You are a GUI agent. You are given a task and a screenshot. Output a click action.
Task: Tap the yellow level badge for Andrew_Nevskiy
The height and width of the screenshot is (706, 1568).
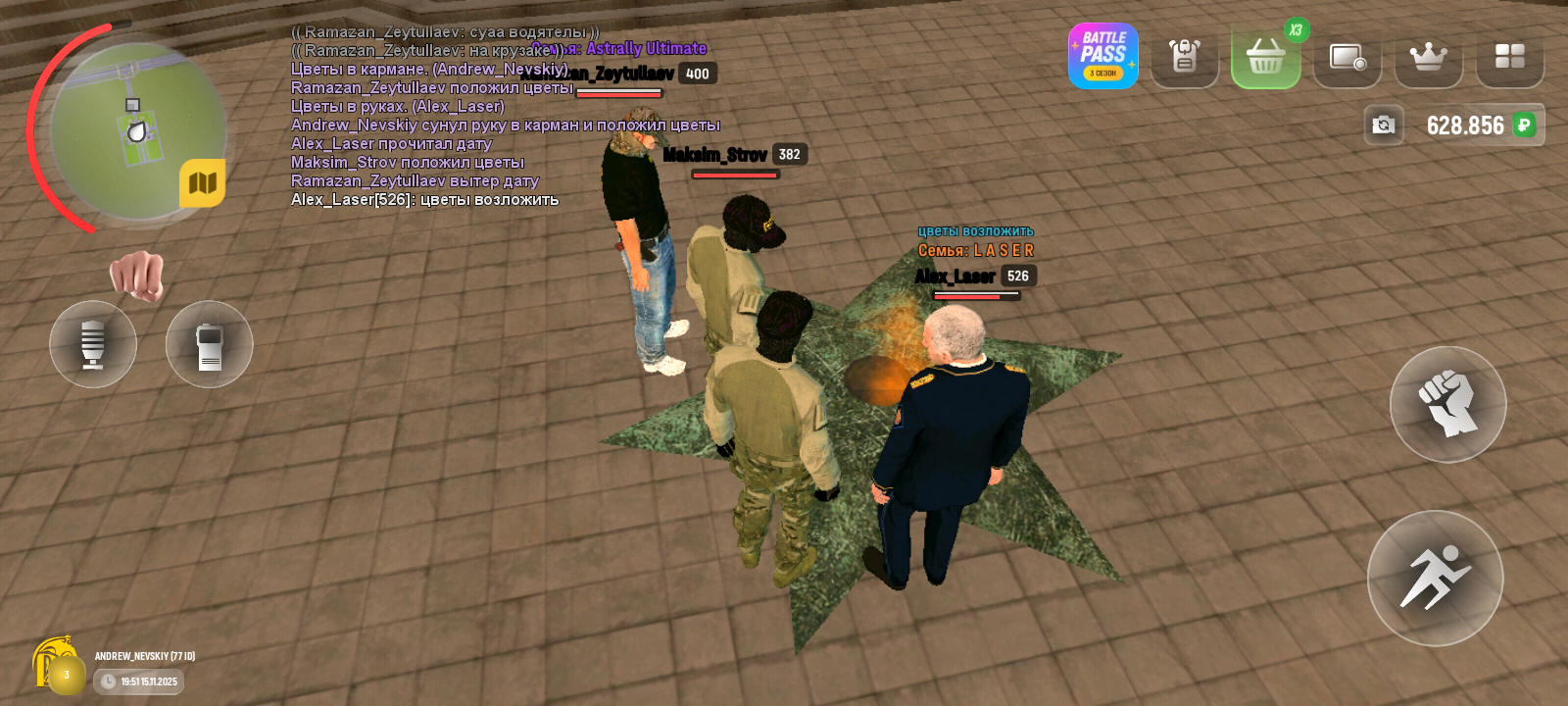coord(65,675)
